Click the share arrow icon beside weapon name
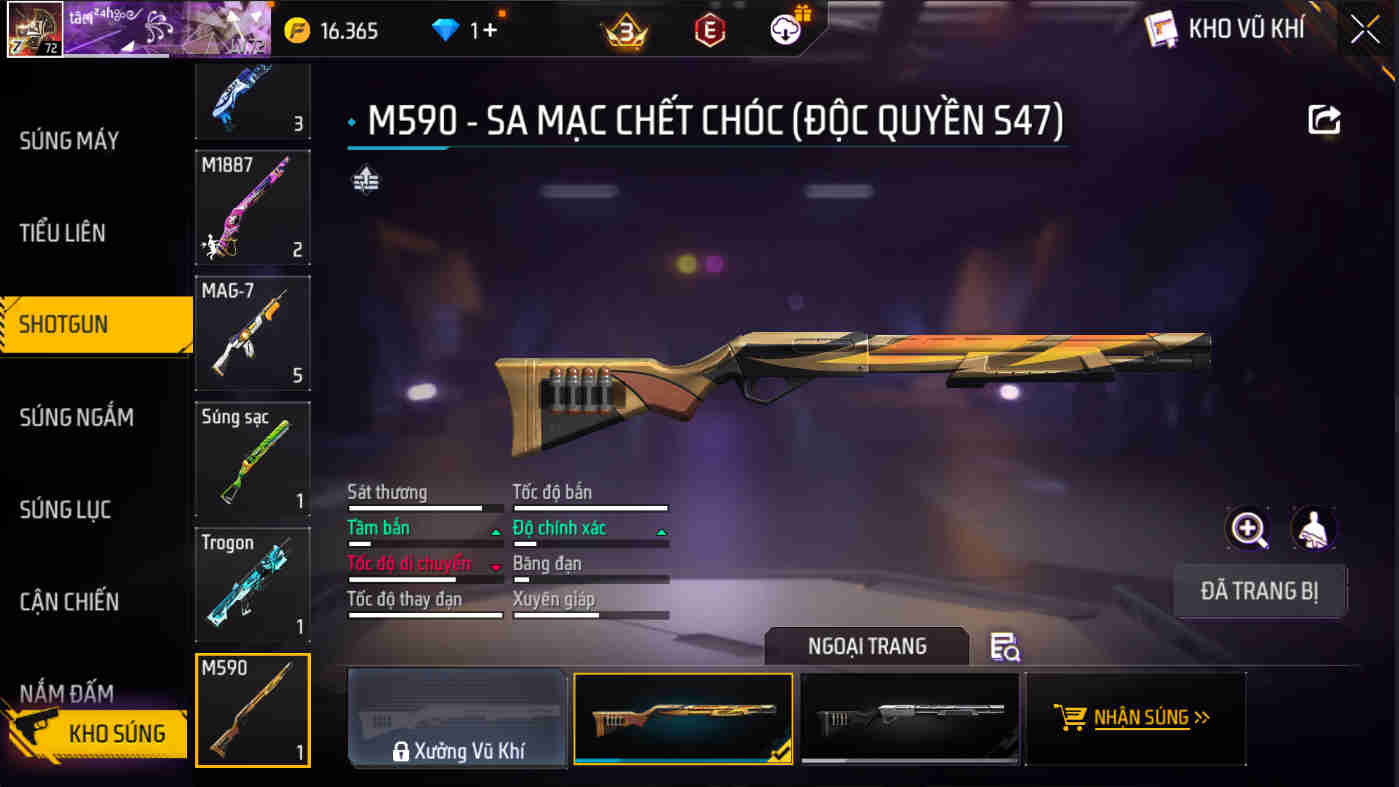 1324,119
